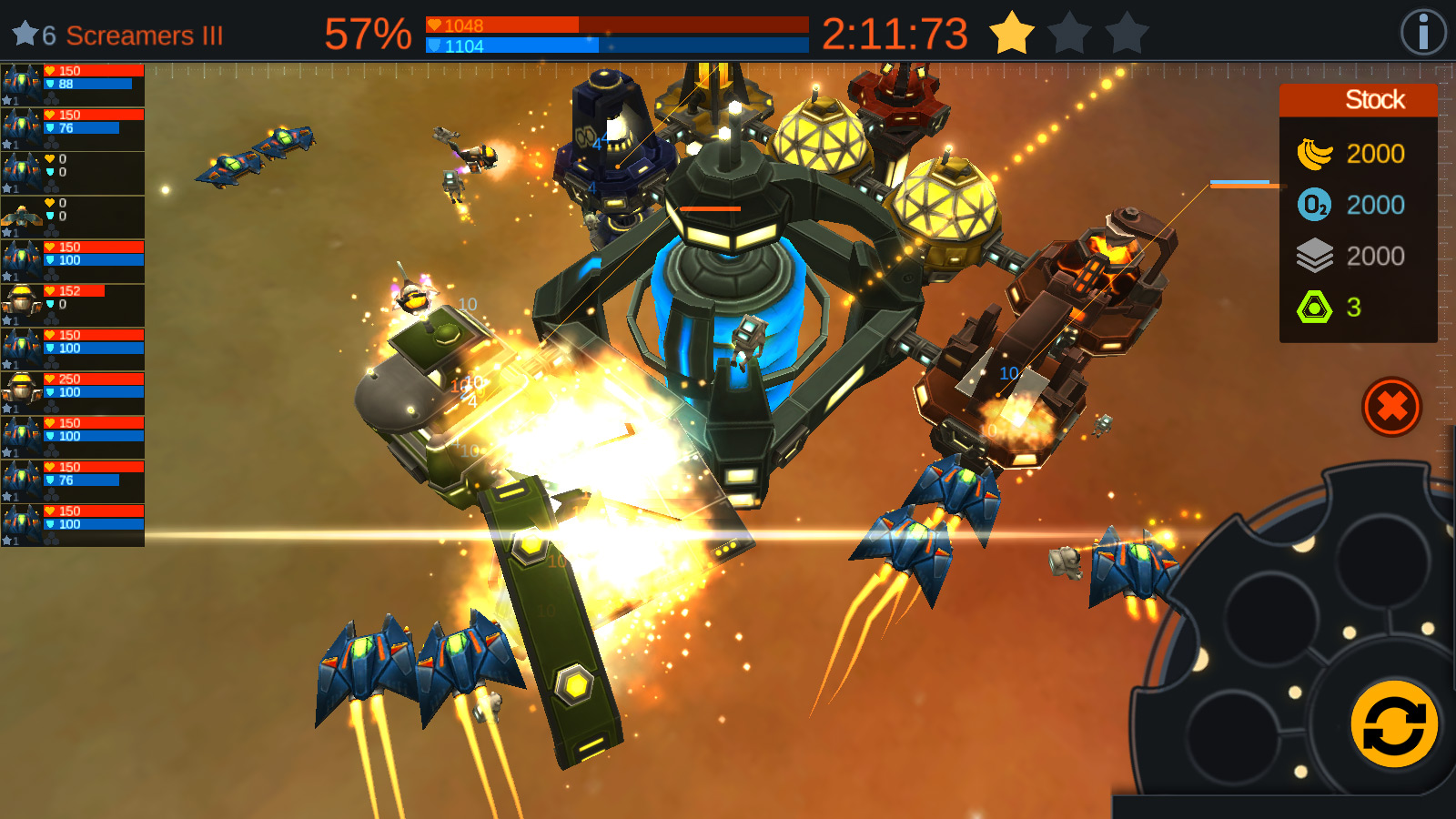The width and height of the screenshot is (1456, 819).
Task: Select the winged creature portrait in the sidebar
Action: pos(20,216)
